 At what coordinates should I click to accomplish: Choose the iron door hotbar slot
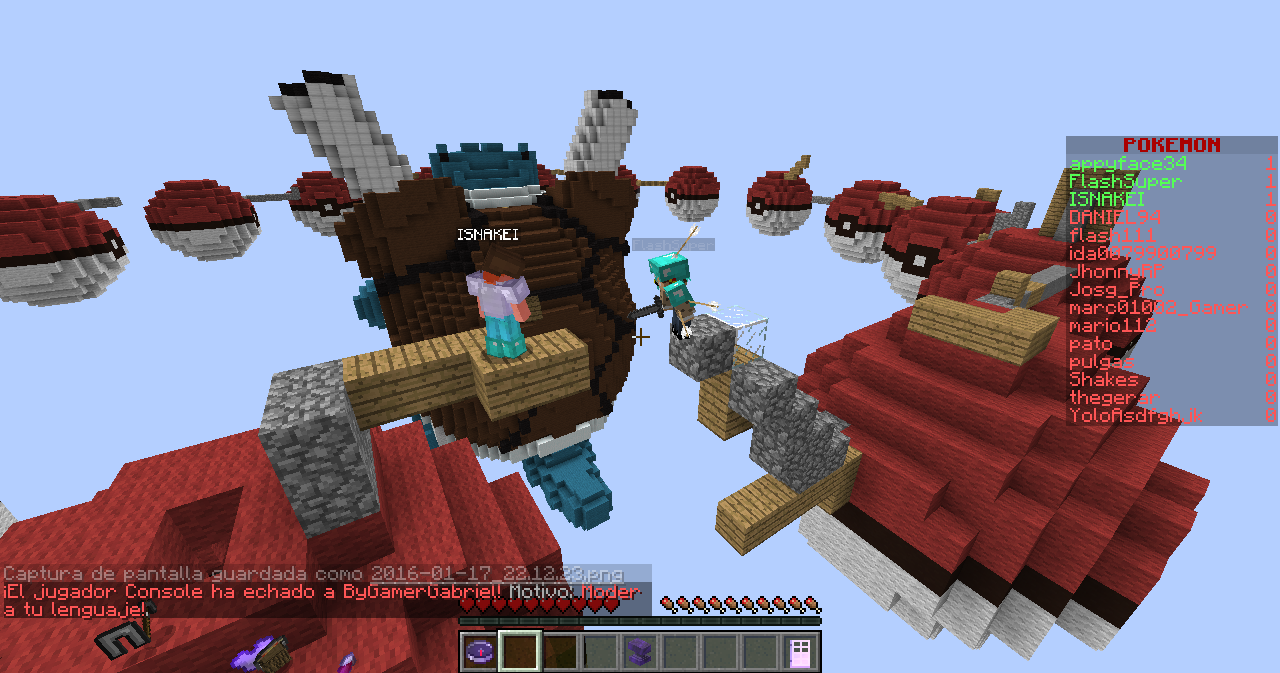click(x=800, y=652)
